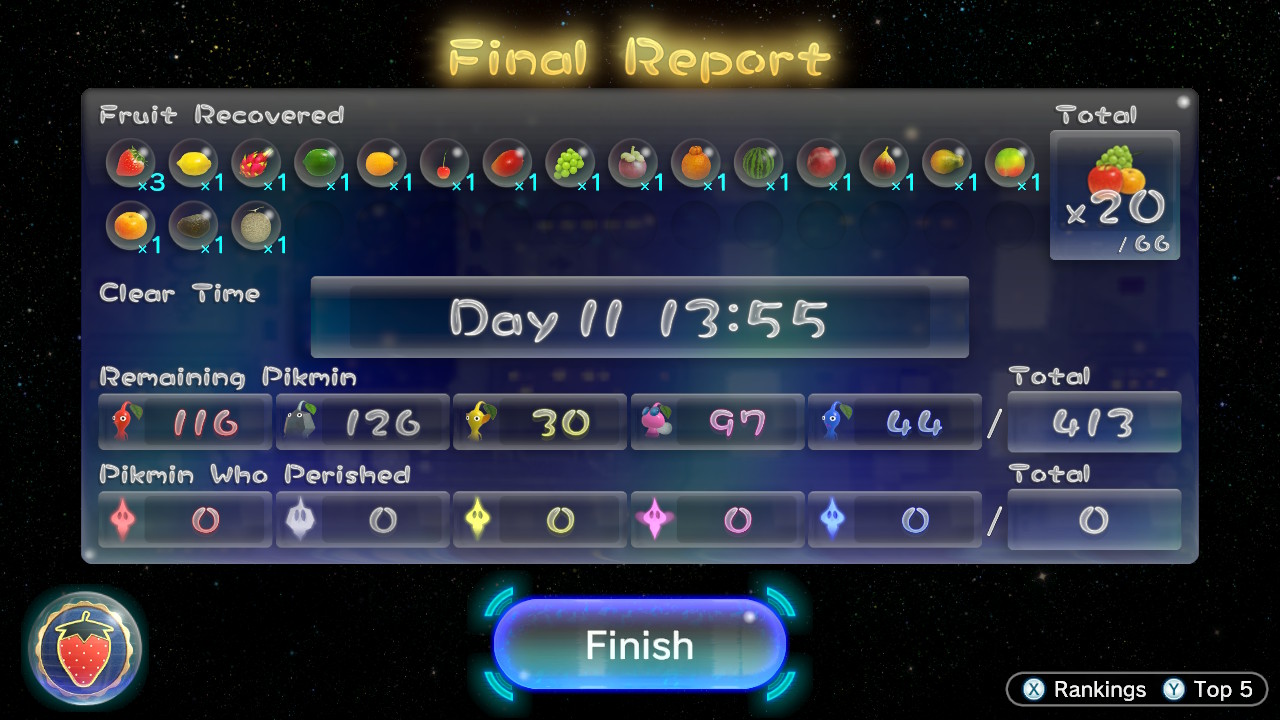Select the Finish button

[x=639, y=645]
